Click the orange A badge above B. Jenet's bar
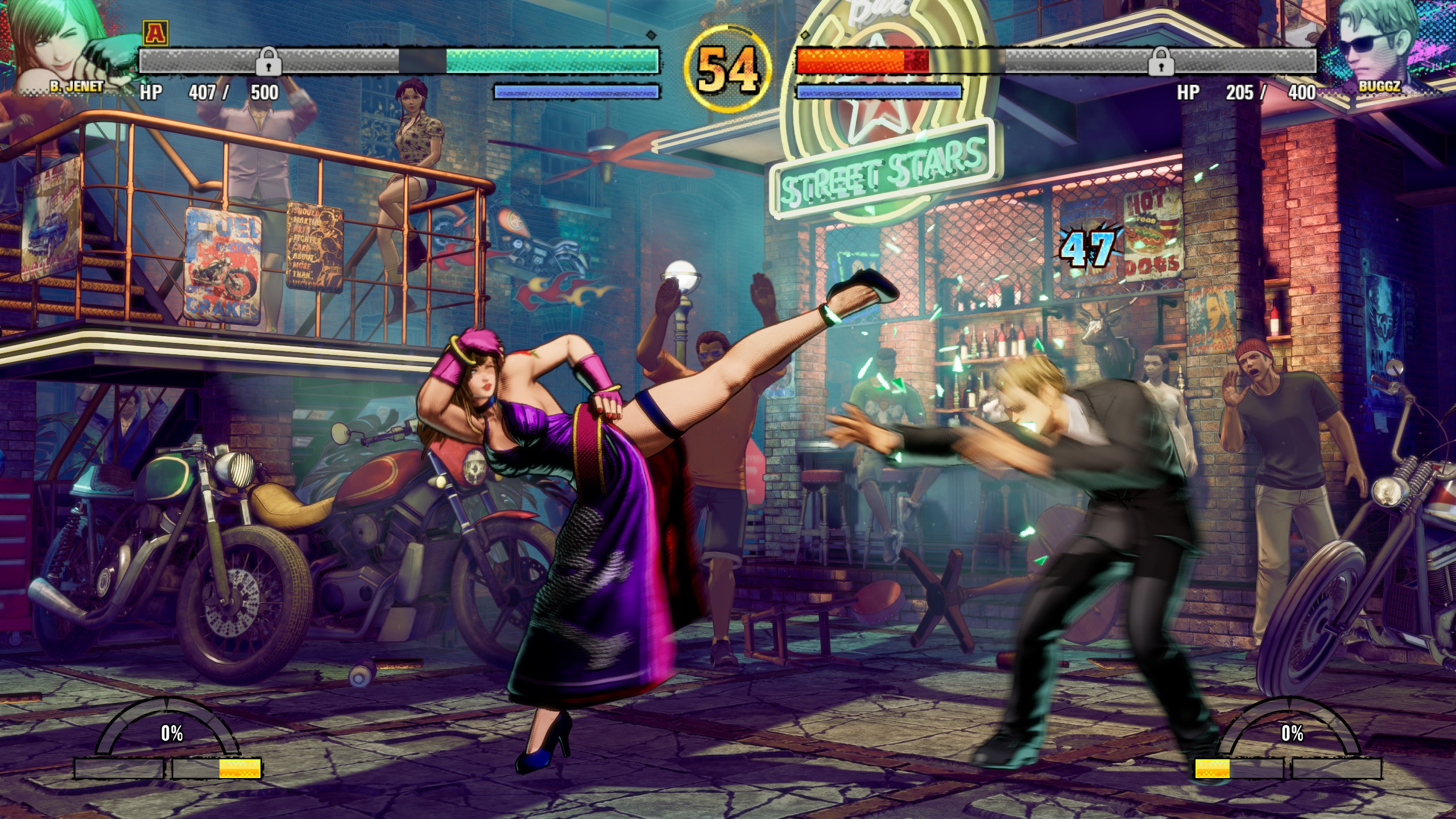Viewport: 1456px width, 819px height. [x=152, y=32]
